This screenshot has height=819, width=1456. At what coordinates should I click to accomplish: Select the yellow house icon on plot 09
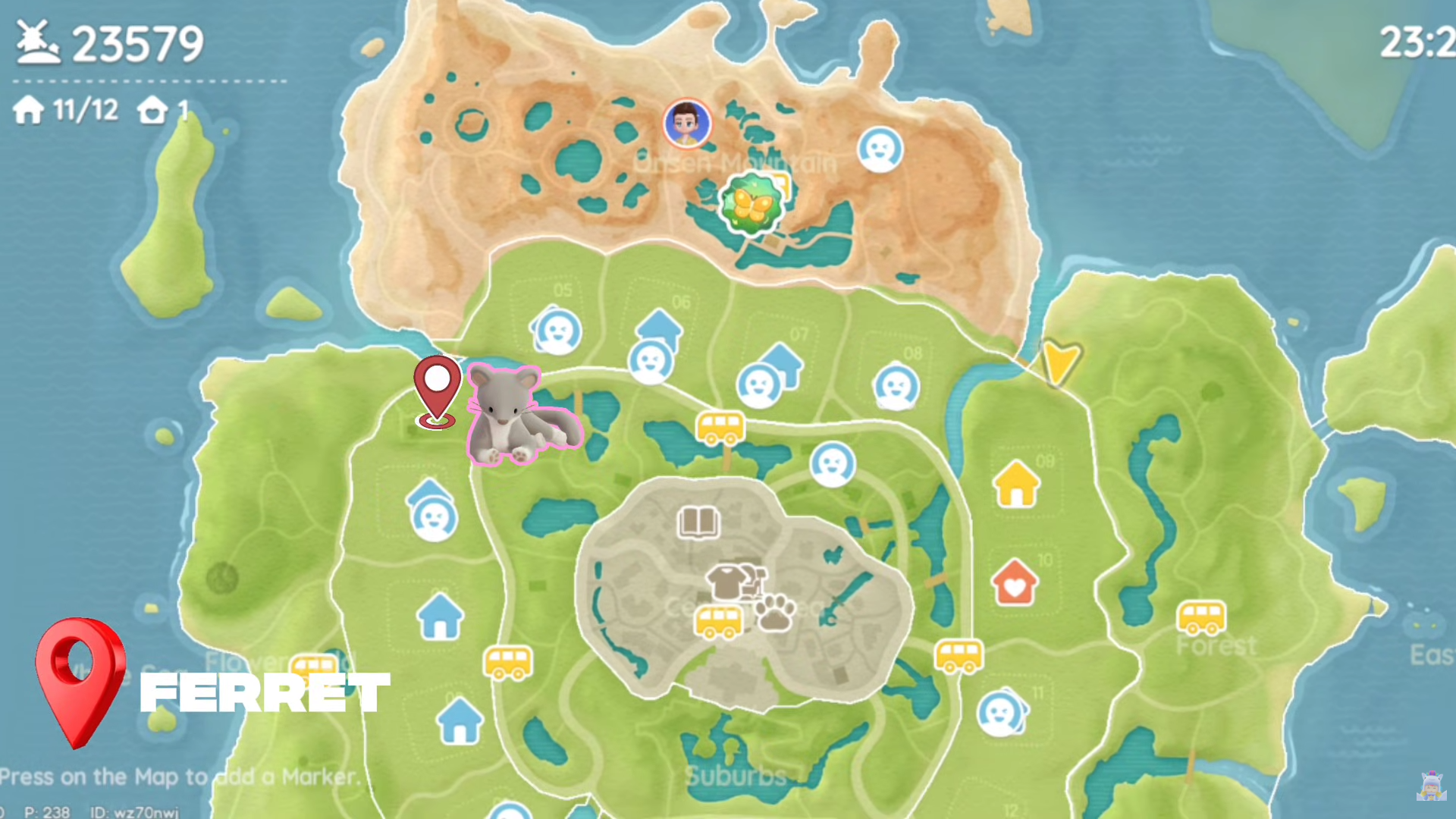1015,482
